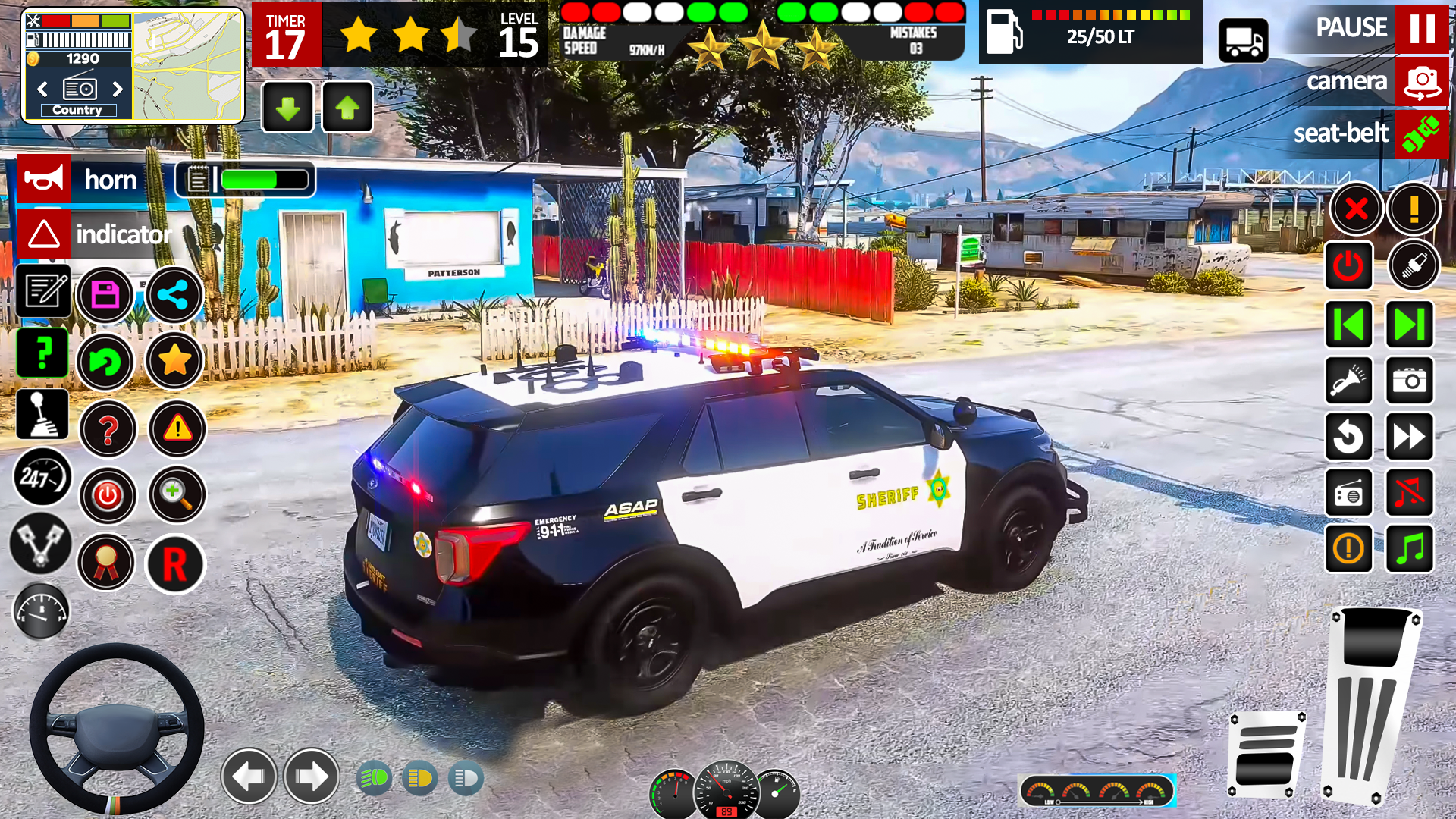Image resolution: width=1456 pixels, height=819 pixels.
Task: Expand the next radio station arrow
Action: 1409,324
